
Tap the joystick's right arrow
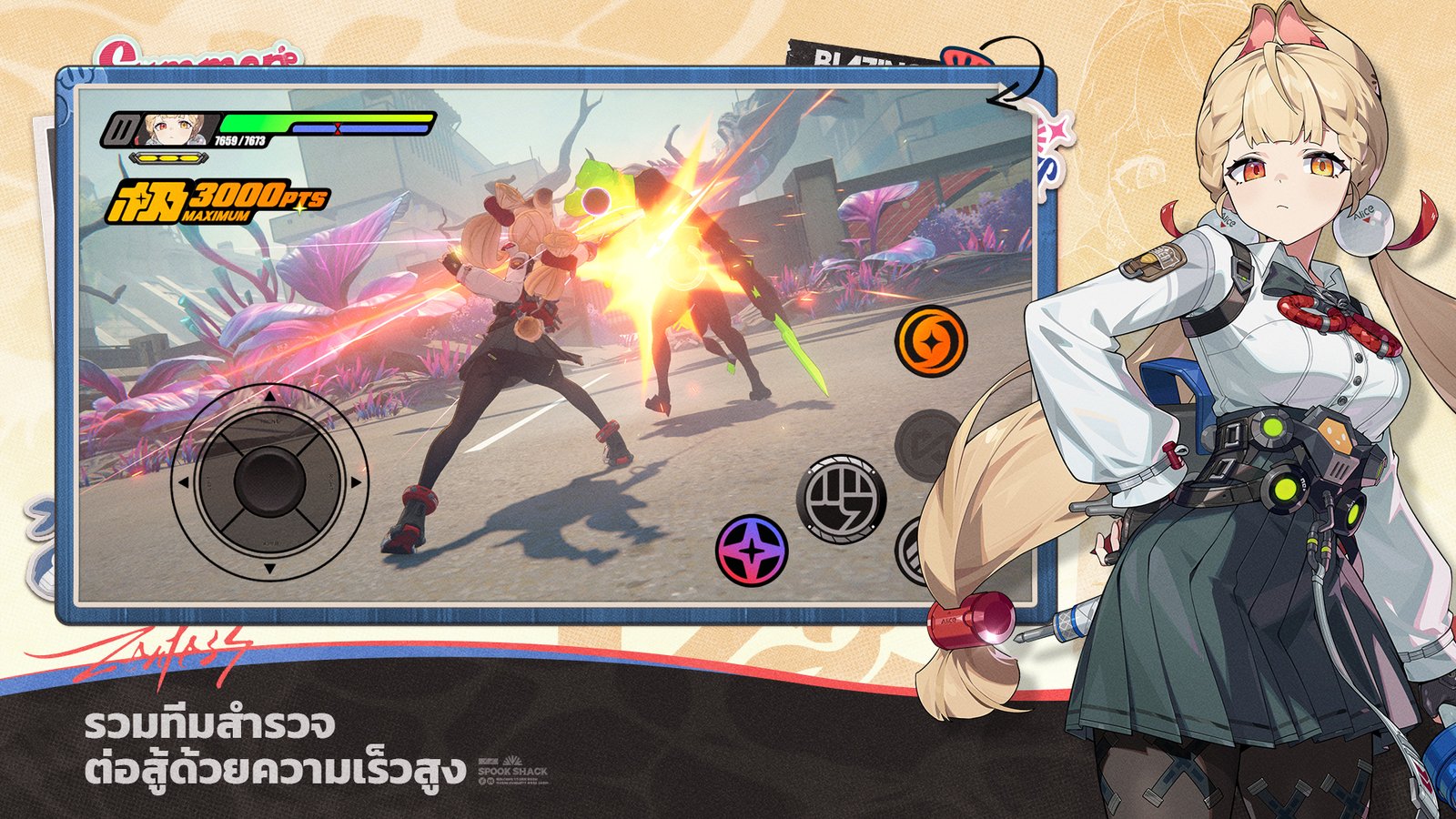coord(356,482)
